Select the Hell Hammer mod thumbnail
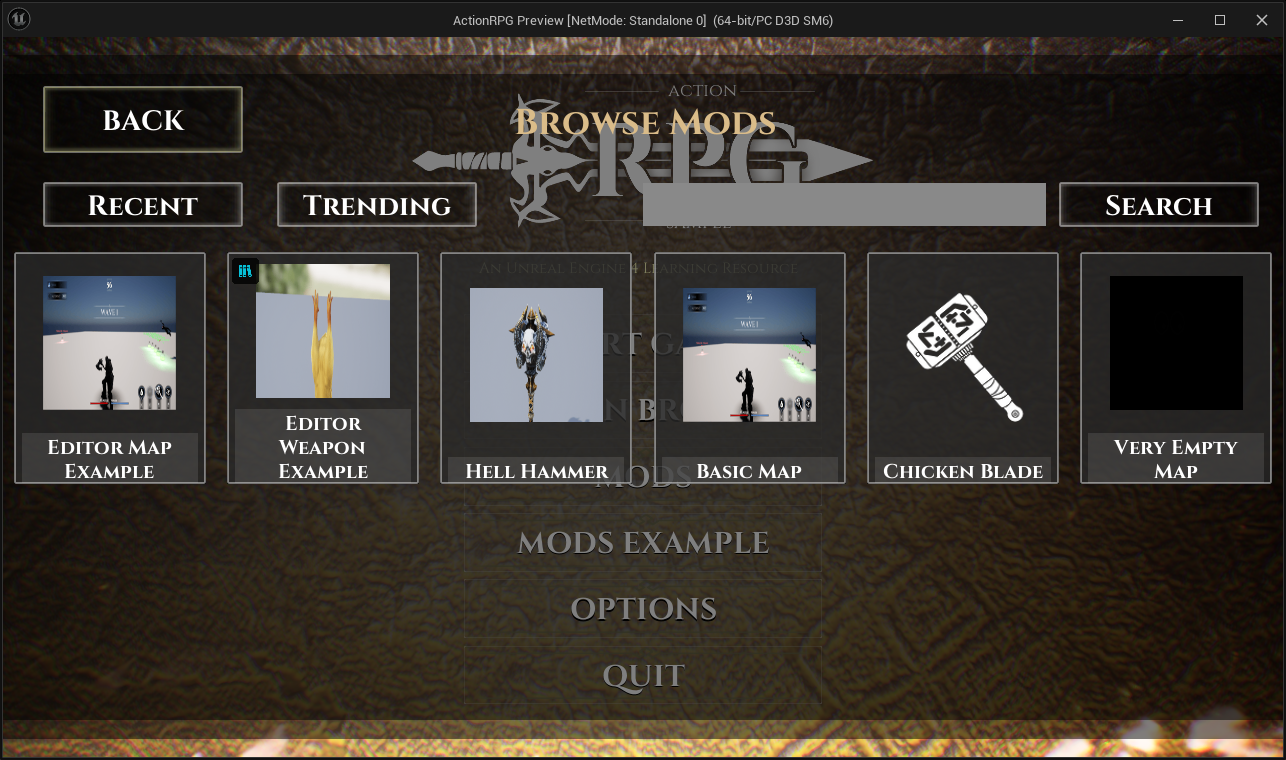The image size is (1286, 760). [536, 355]
